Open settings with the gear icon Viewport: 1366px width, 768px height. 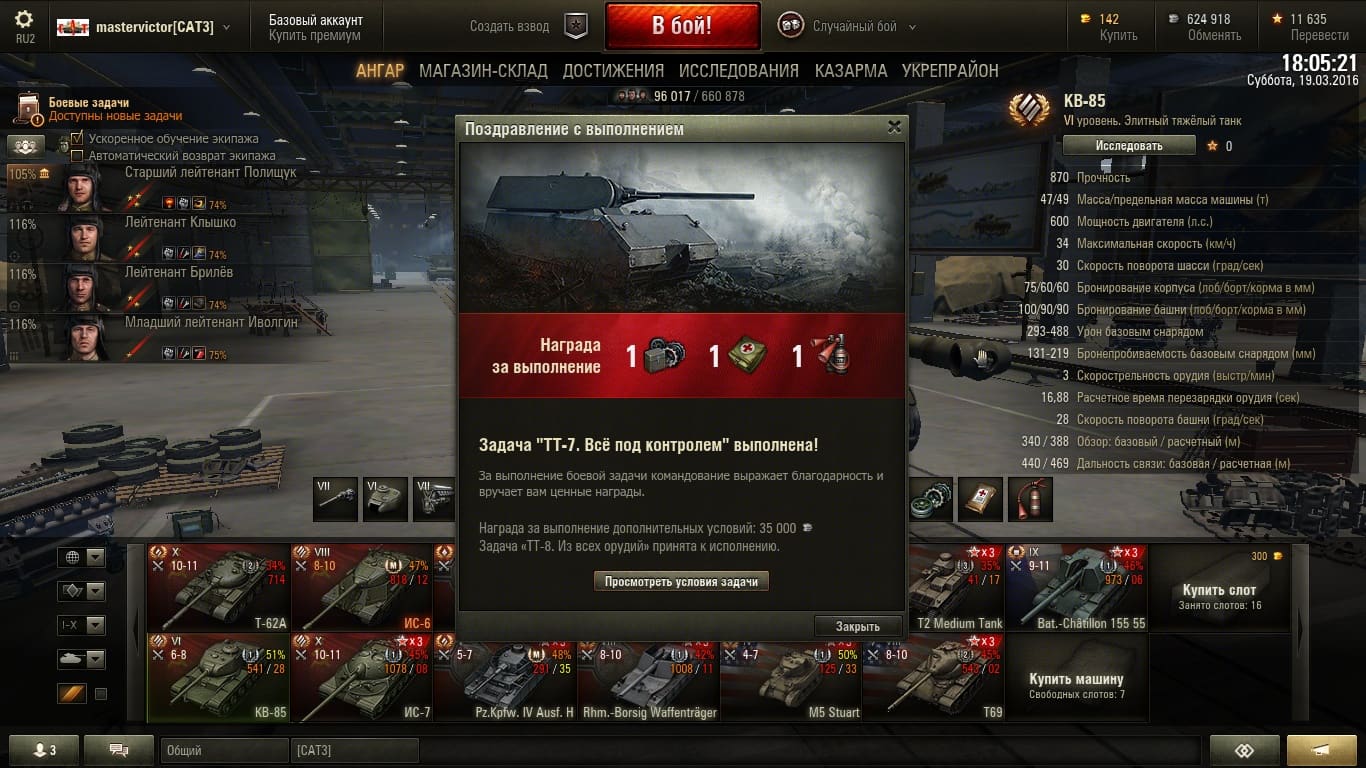(24, 19)
